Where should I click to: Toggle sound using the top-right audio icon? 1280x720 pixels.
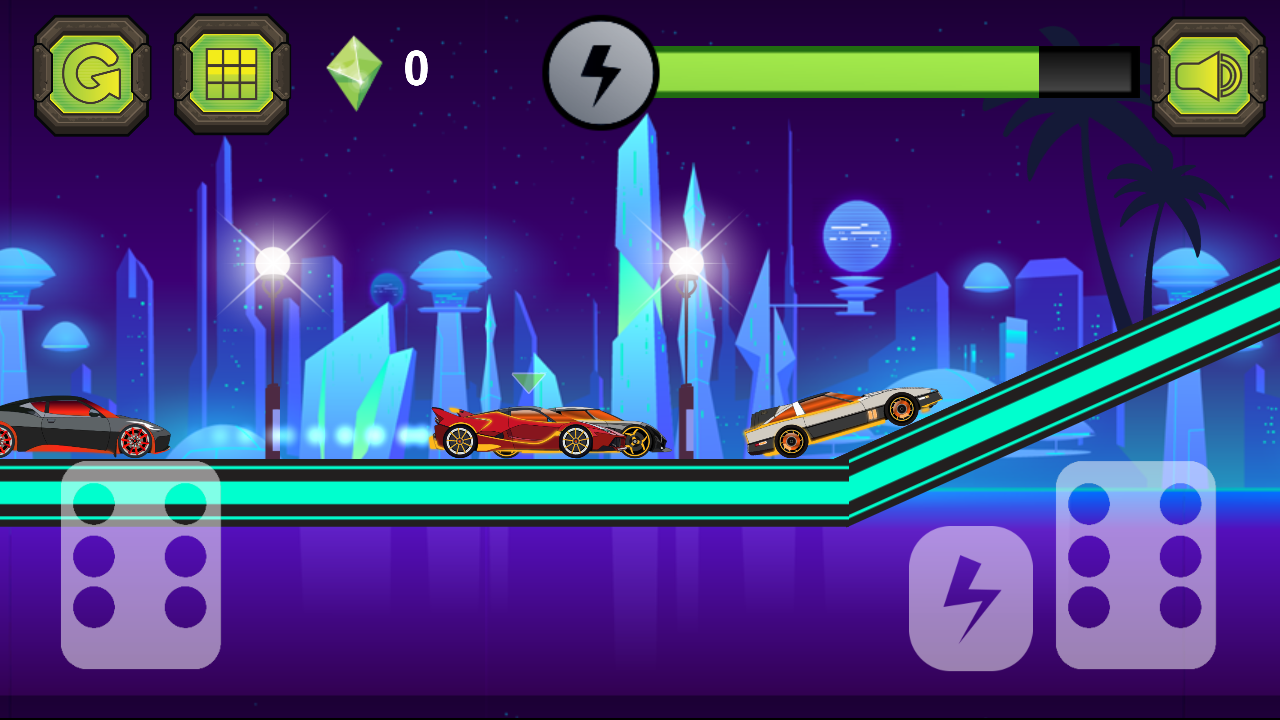click(x=1207, y=72)
